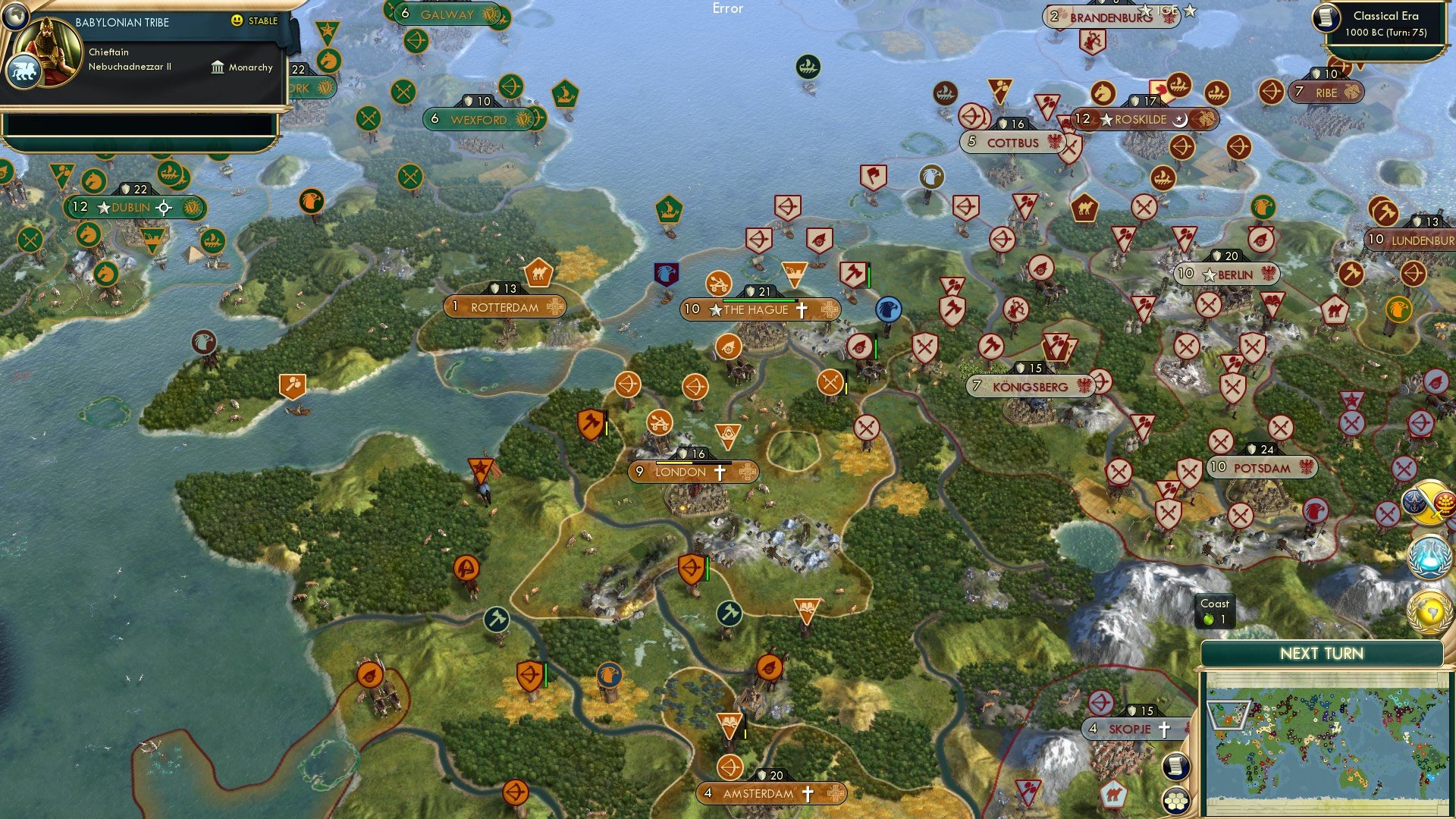Click the STABLE happiness smiley indicator
The width and height of the screenshot is (1456, 819).
(x=237, y=21)
